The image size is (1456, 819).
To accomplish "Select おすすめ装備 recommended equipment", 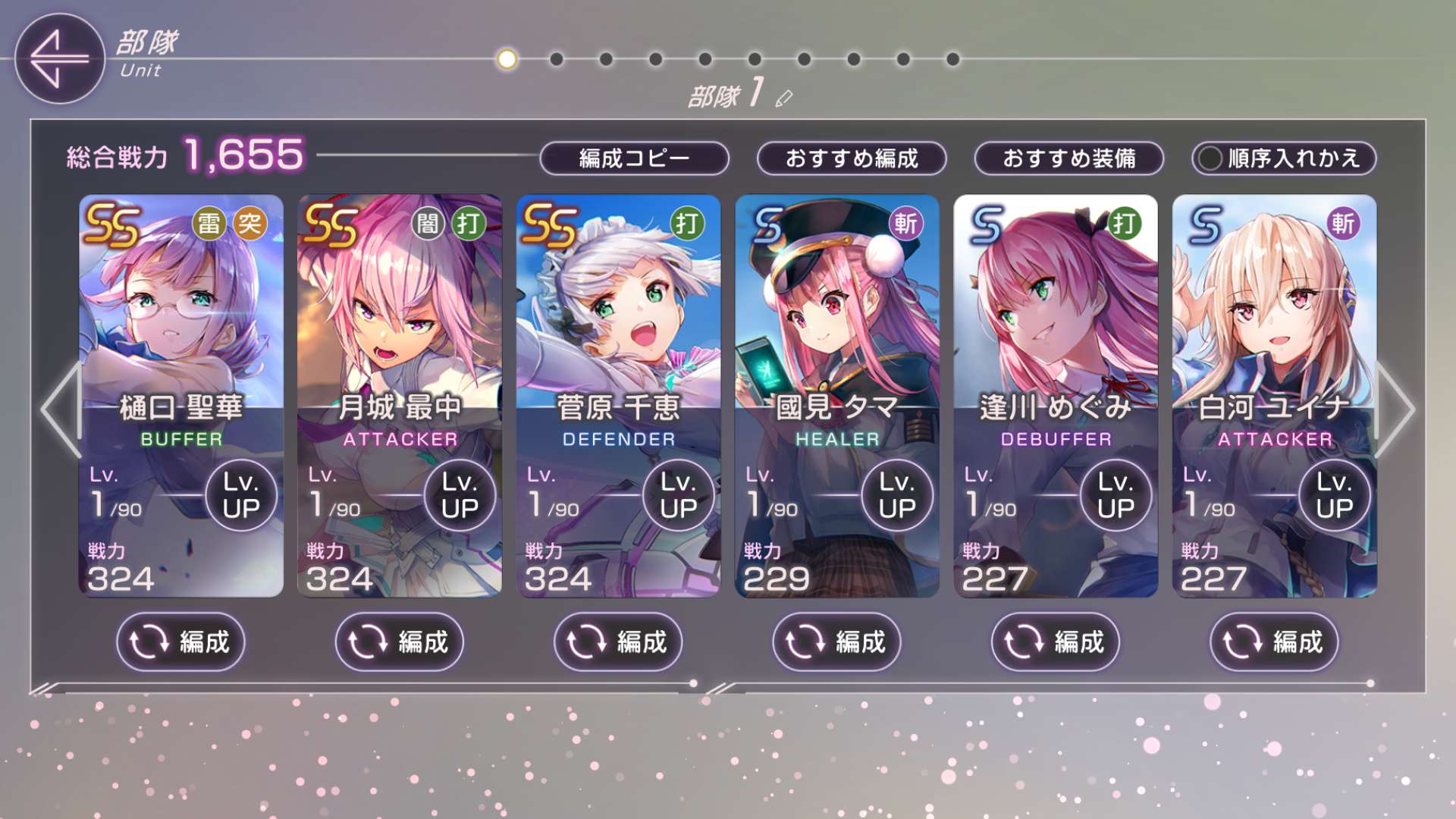I will (1068, 158).
